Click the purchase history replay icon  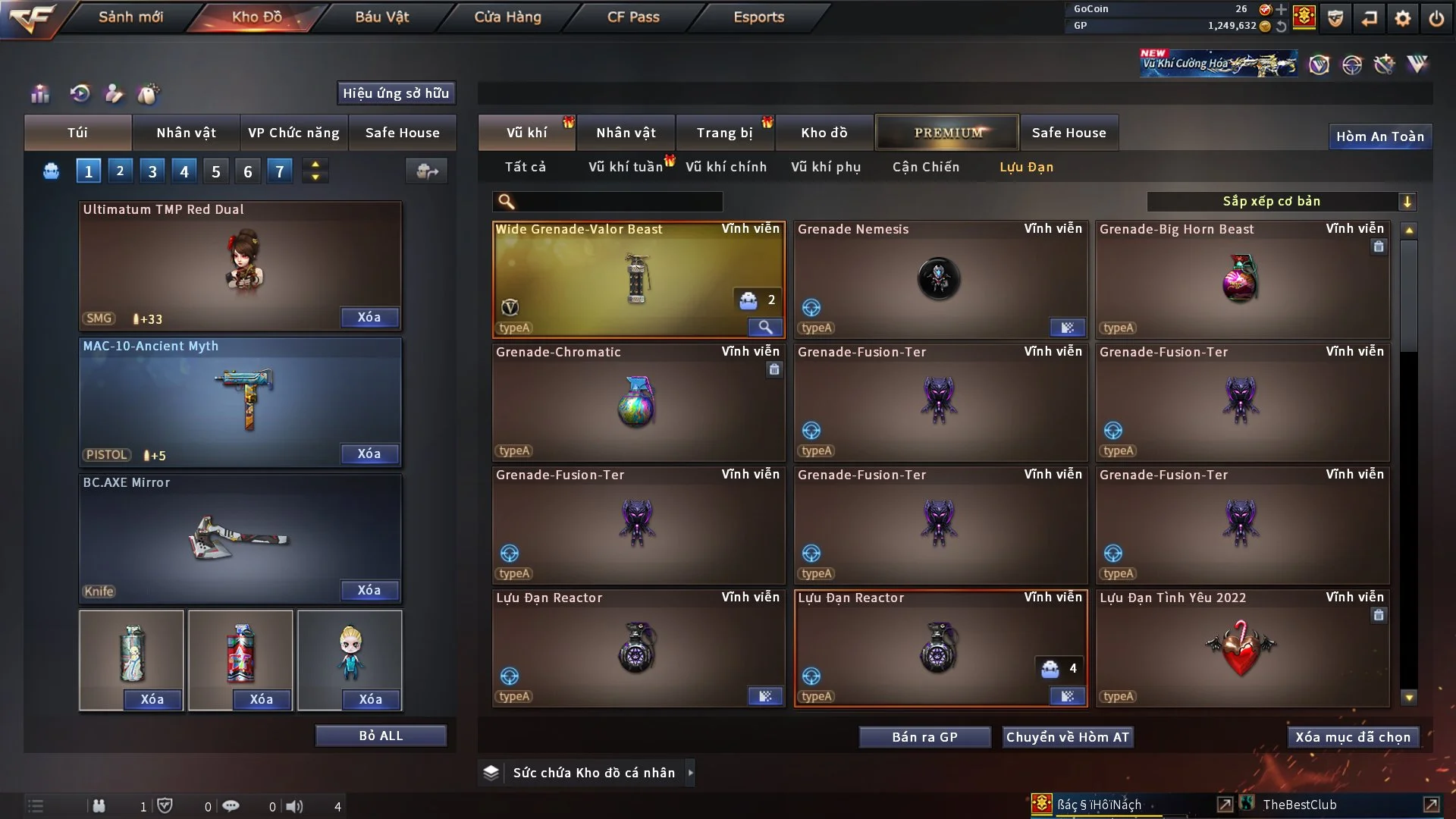click(80, 94)
